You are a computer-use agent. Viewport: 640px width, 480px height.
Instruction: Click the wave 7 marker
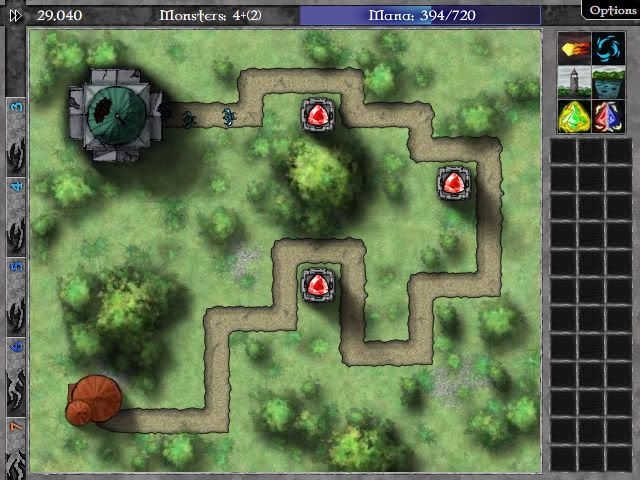point(16,426)
